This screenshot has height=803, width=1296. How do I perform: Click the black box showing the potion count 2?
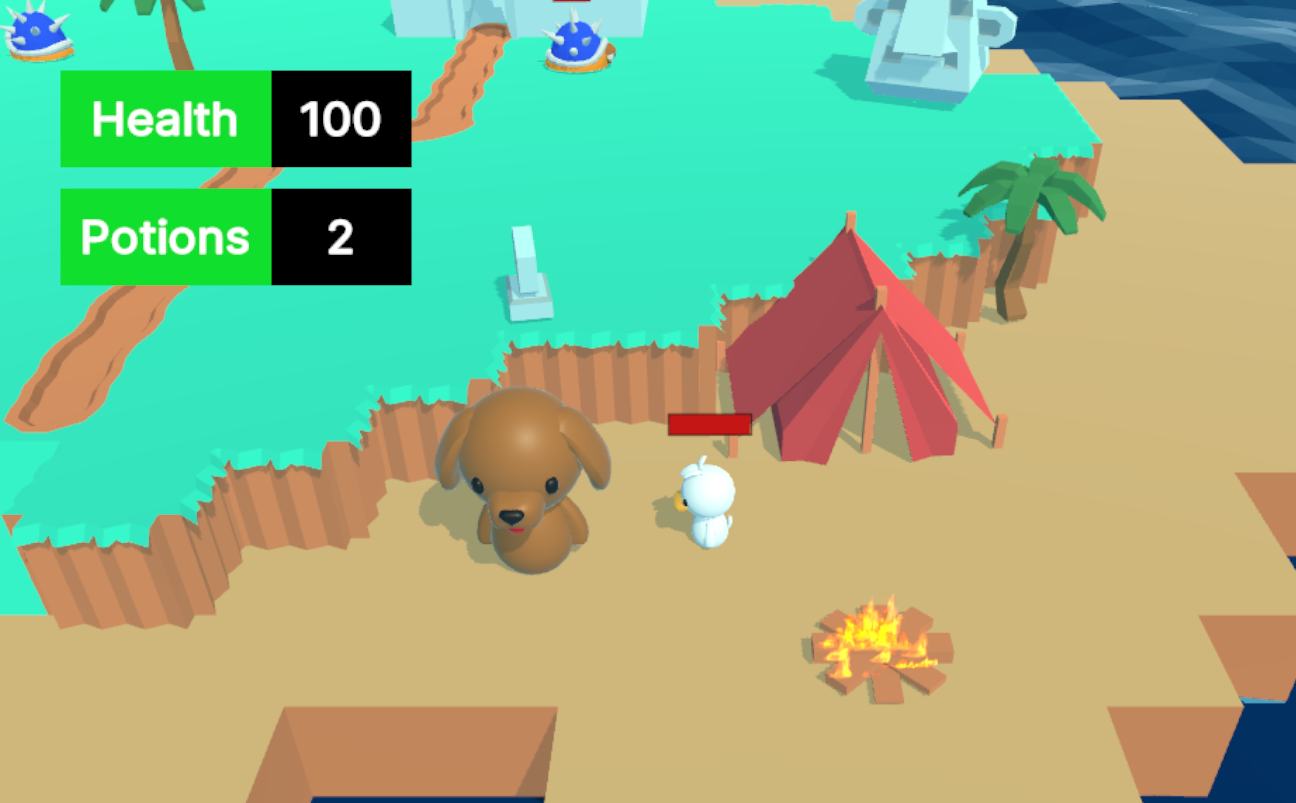[340, 237]
